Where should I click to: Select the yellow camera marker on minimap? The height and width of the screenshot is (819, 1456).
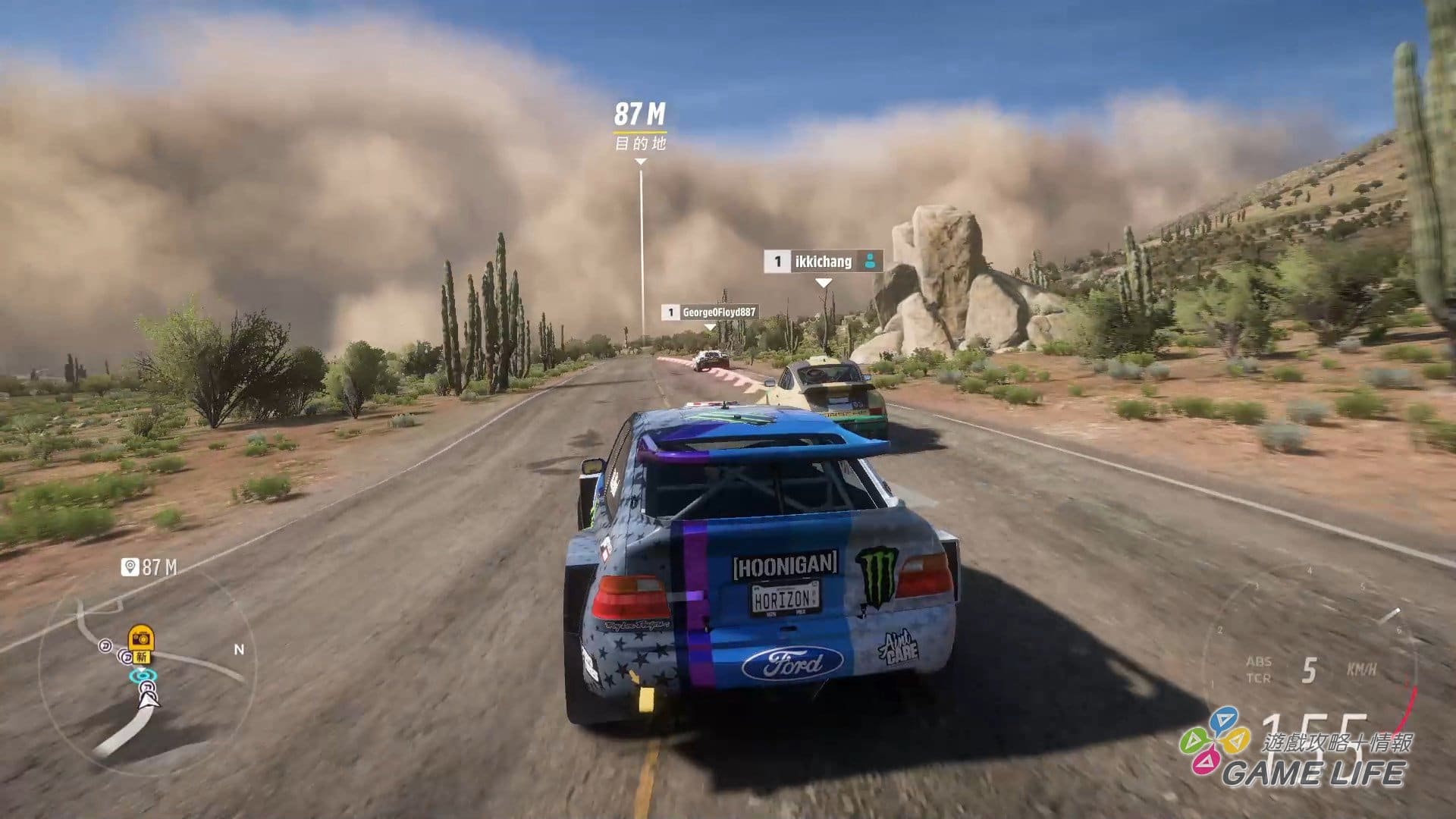[141, 638]
